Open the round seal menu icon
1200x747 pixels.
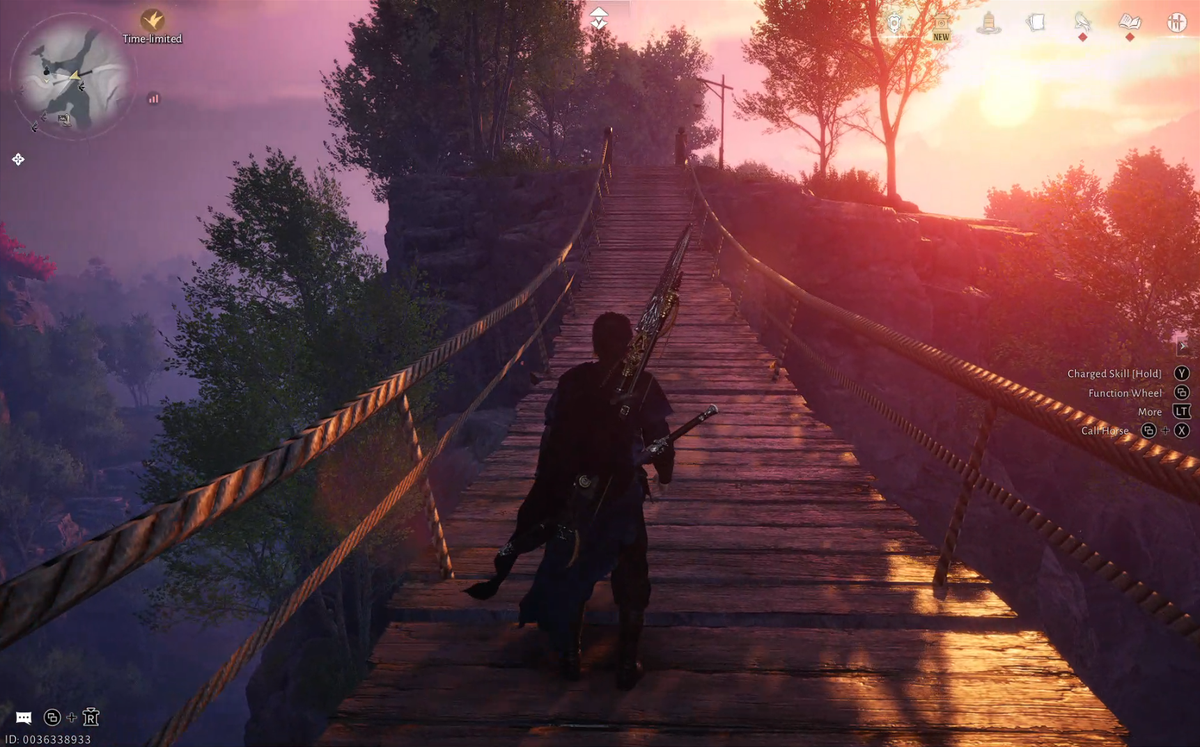(1177, 22)
